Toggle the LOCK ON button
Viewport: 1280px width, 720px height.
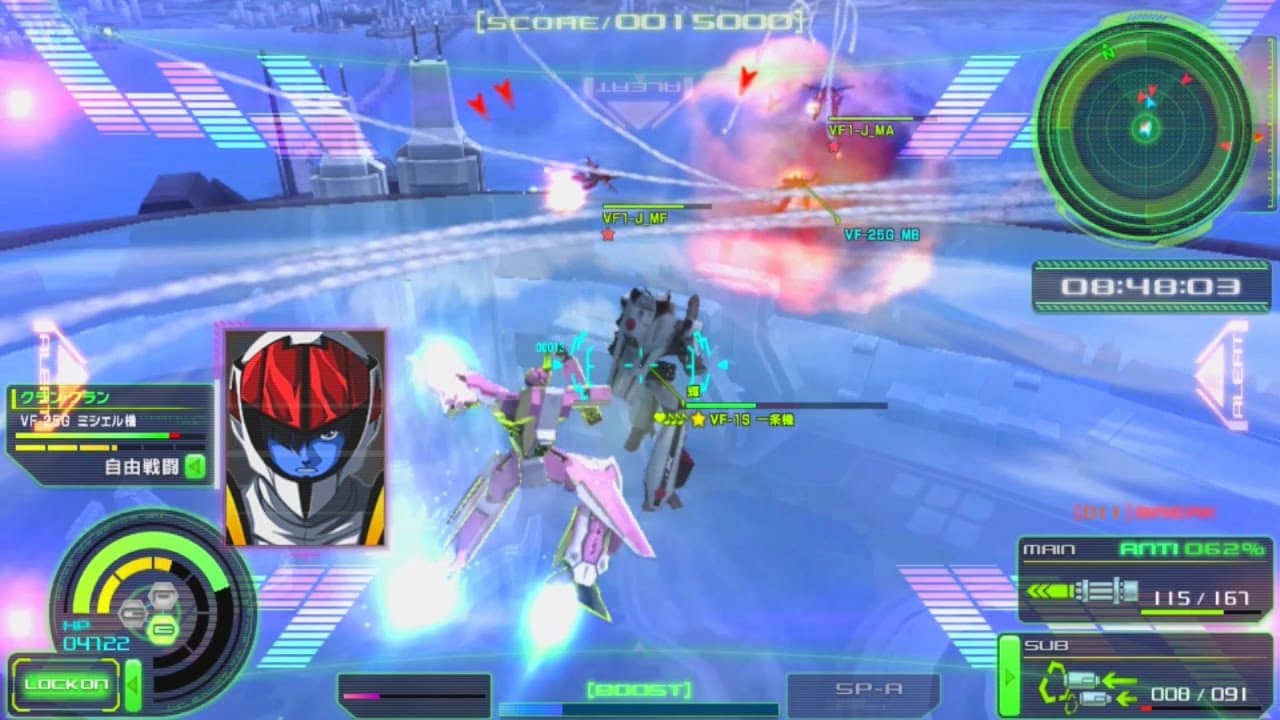pos(66,683)
